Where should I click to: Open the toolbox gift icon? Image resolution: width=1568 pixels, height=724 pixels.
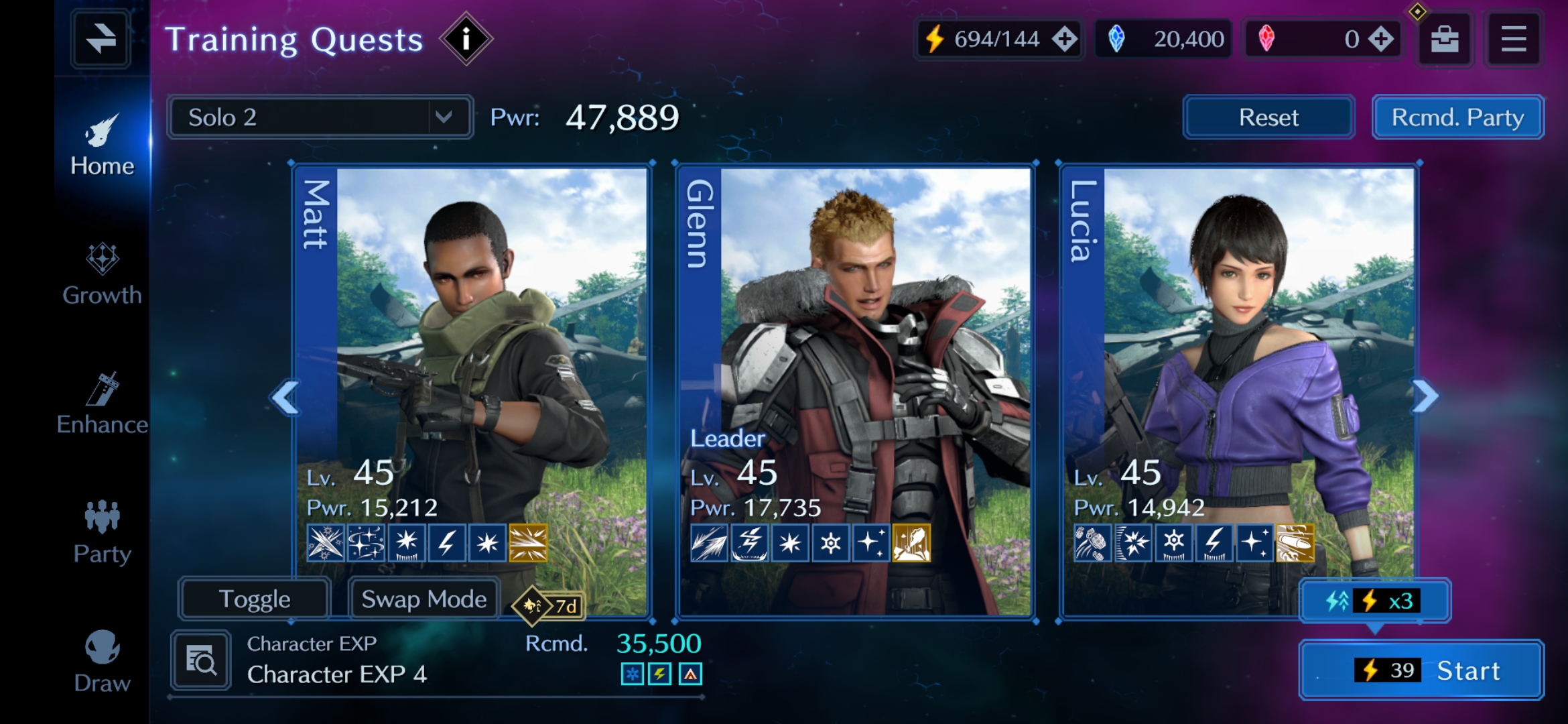[1444, 39]
